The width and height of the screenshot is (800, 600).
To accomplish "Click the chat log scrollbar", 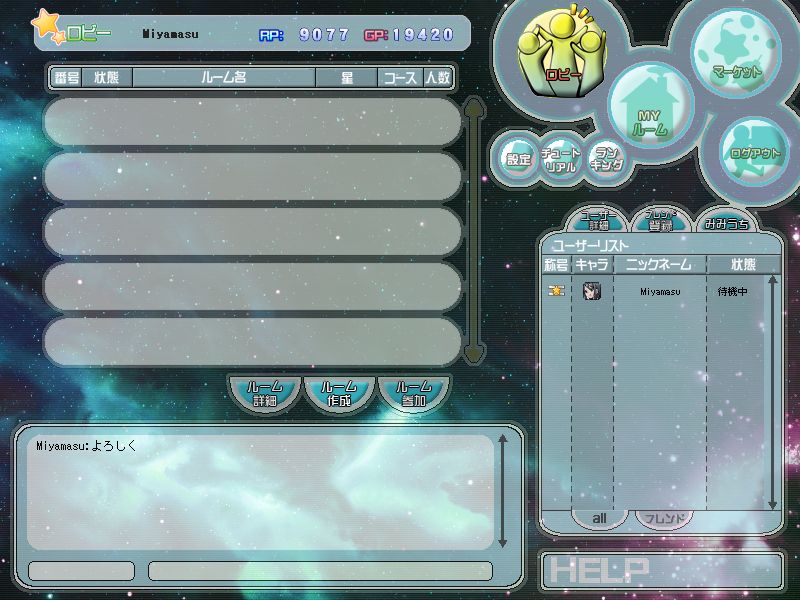I will pos(503,490).
